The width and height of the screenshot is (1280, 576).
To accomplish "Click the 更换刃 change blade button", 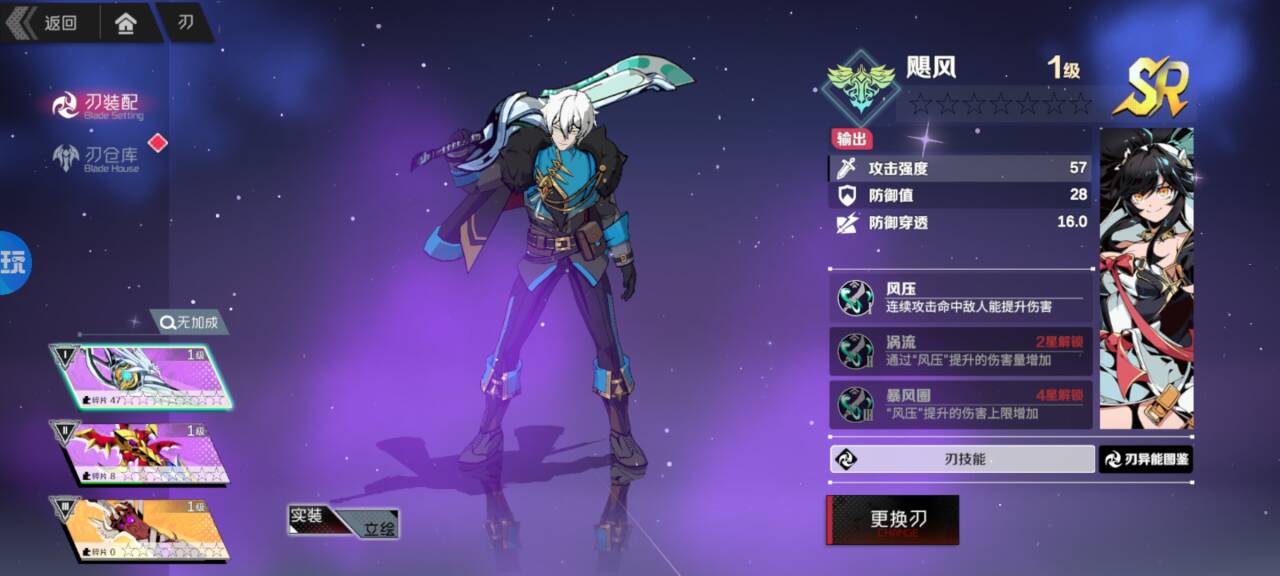I will (x=893, y=520).
